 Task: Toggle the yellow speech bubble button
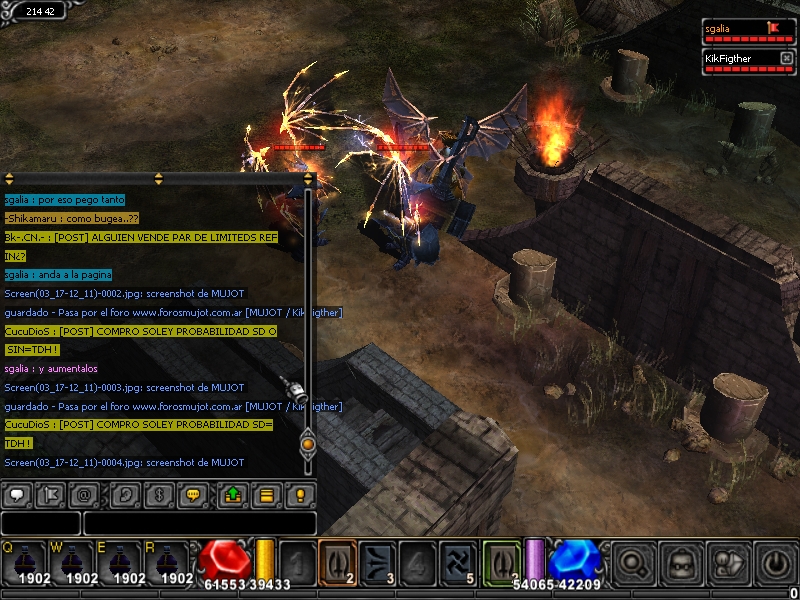(193, 494)
